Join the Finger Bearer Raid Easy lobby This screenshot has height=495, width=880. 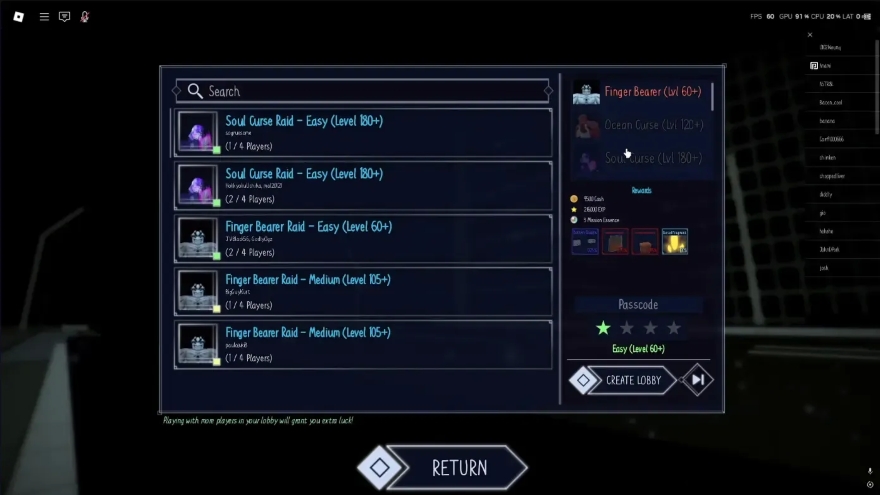tap(363, 238)
